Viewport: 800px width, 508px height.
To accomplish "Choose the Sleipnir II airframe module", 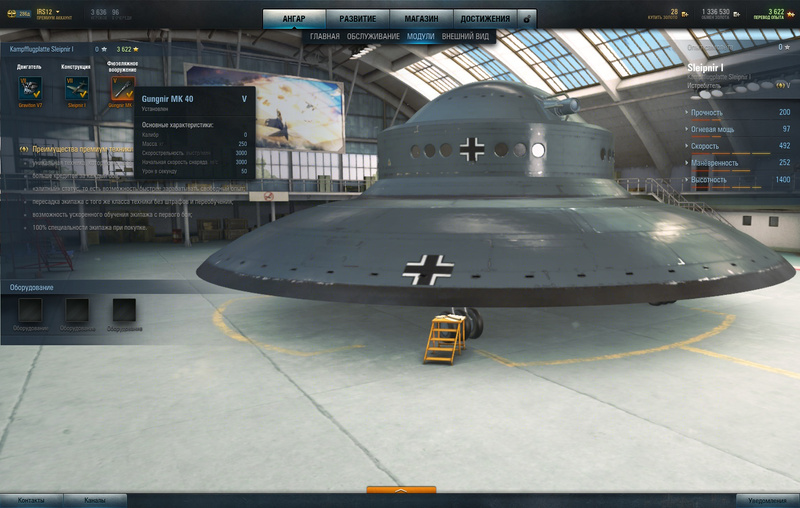I will click(x=76, y=91).
